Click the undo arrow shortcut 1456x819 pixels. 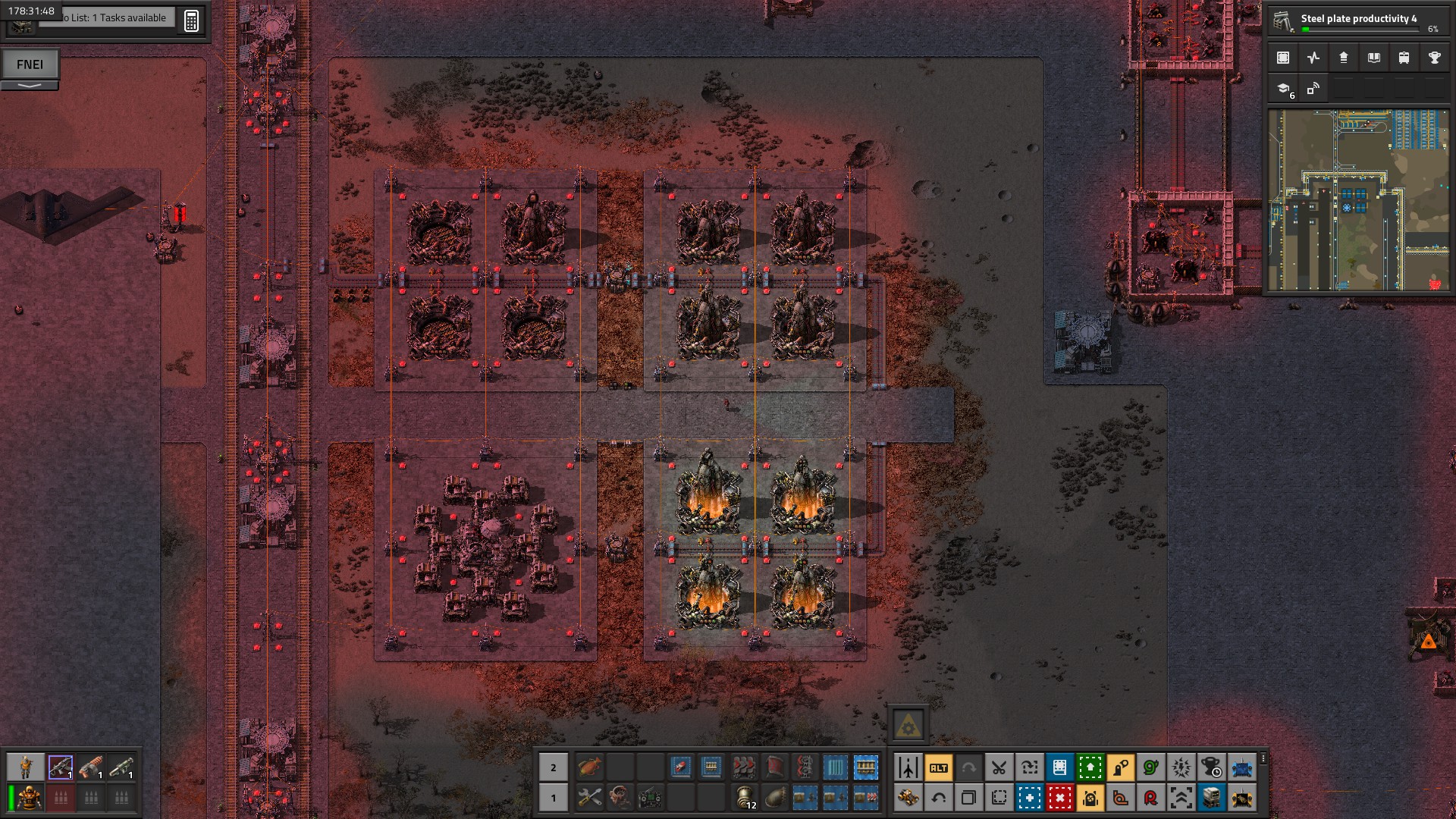[939, 798]
